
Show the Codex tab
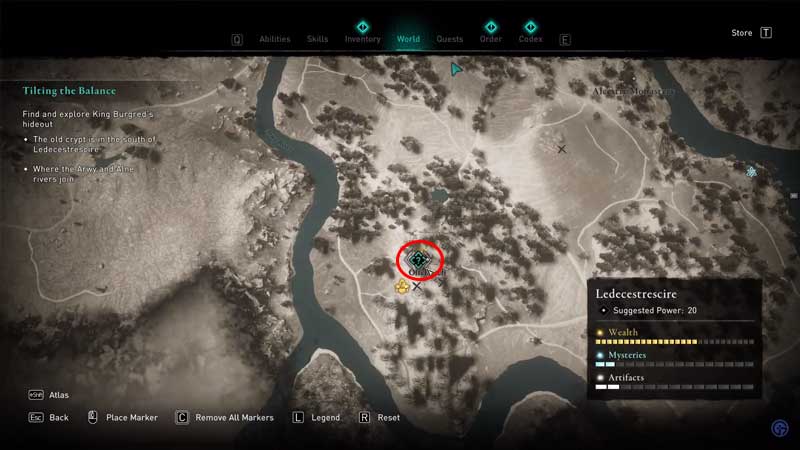[x=530, y=40]
